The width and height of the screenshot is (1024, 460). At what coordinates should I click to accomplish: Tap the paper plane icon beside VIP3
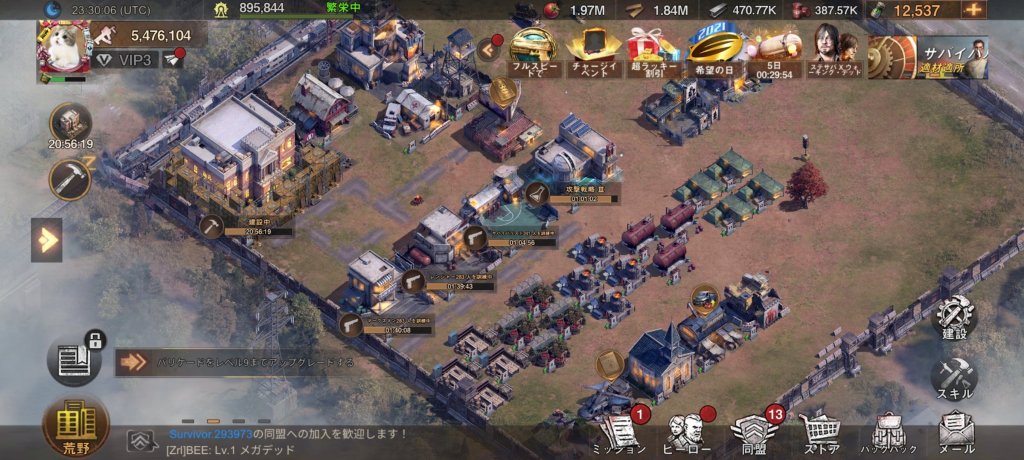click(172, 61)
